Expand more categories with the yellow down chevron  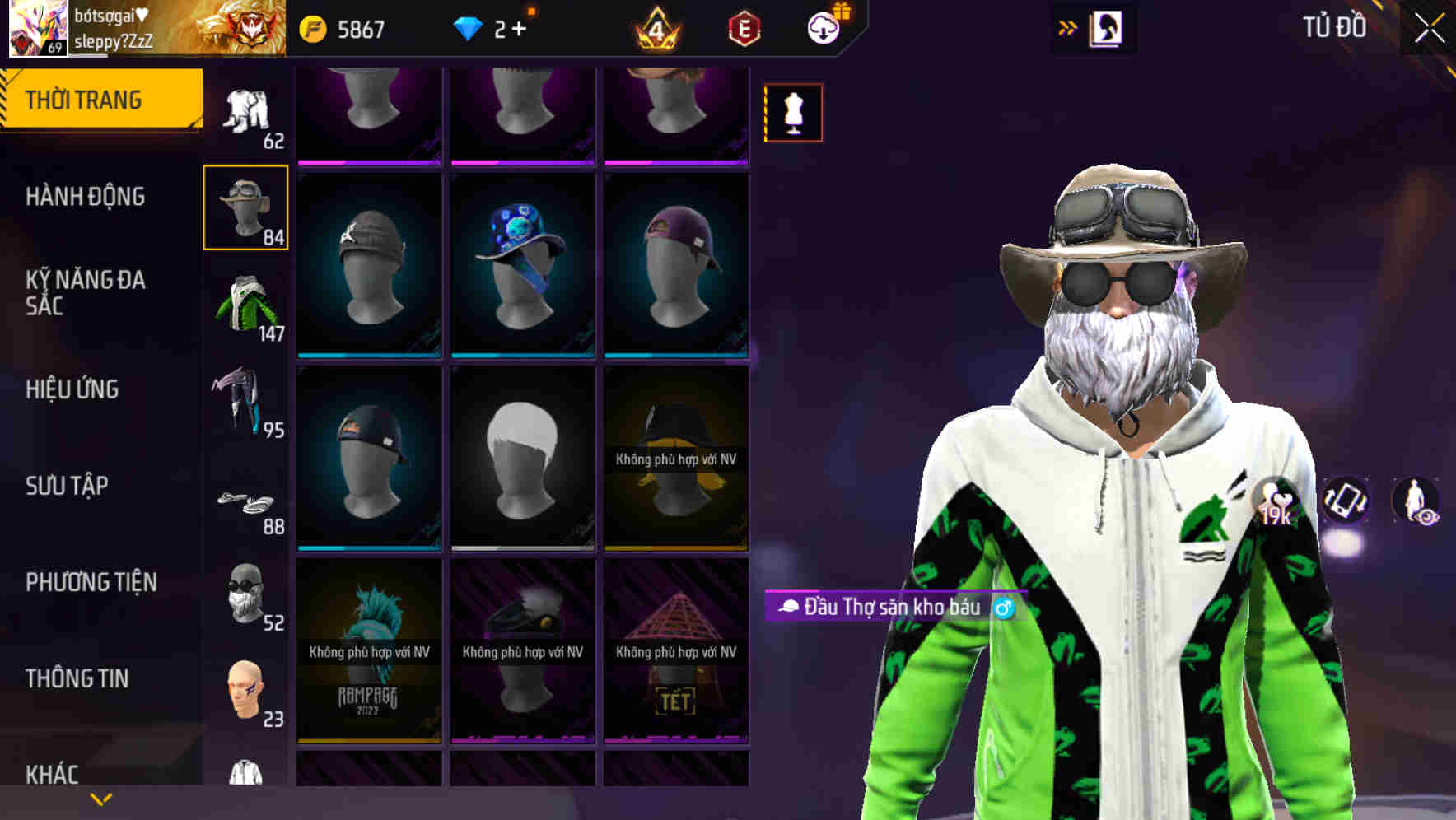(x=100, y=799)
